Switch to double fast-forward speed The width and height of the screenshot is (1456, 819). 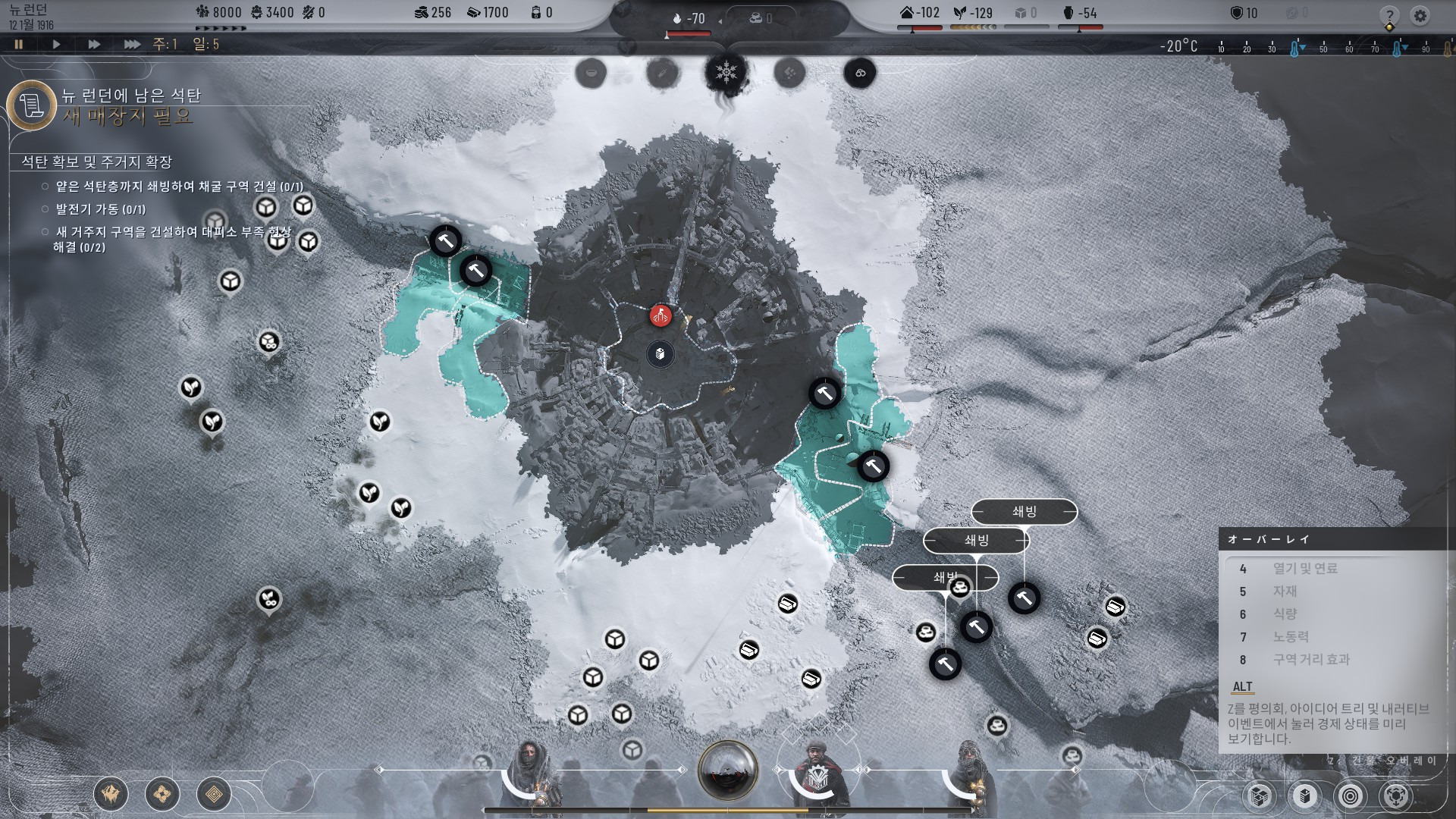coord(94,44)
